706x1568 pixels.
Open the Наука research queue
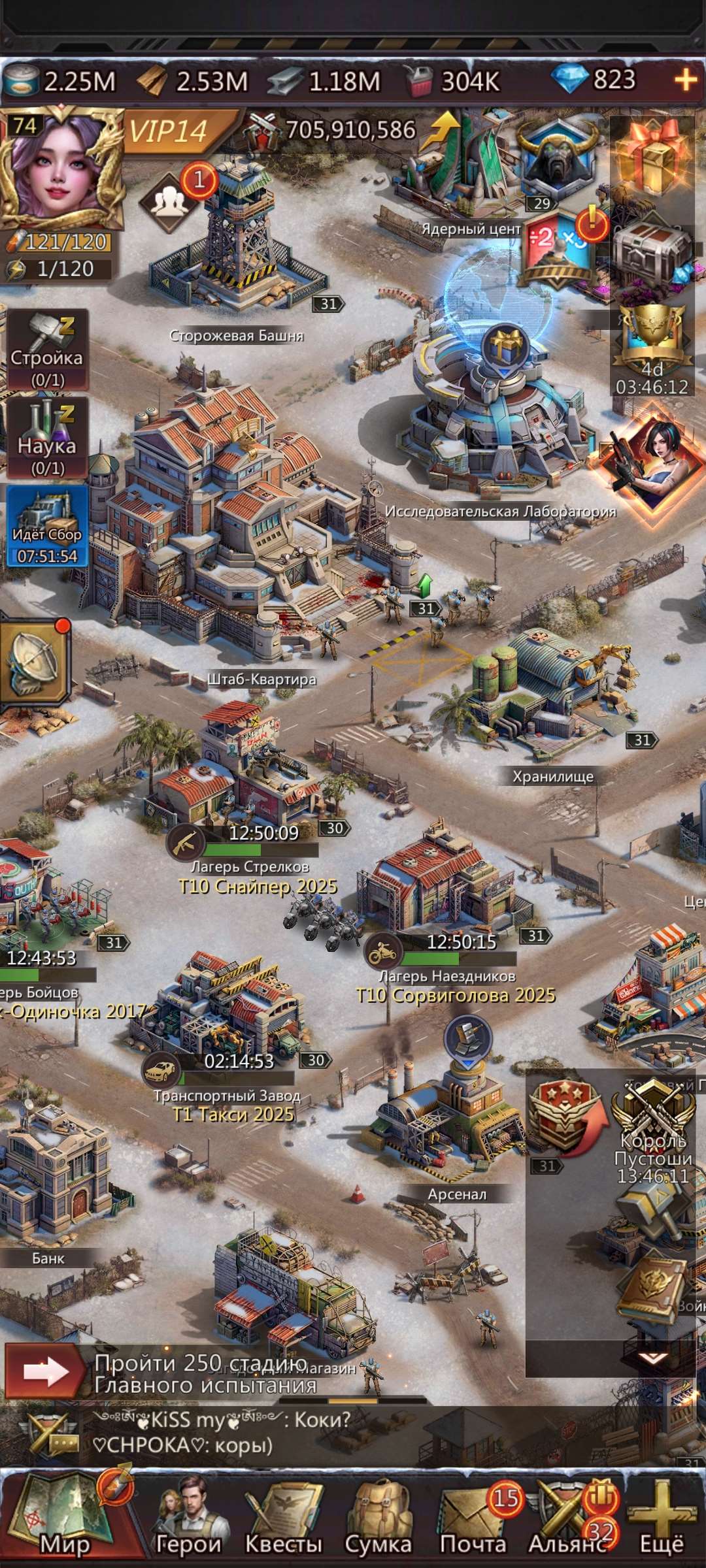[x=47, y=438]
